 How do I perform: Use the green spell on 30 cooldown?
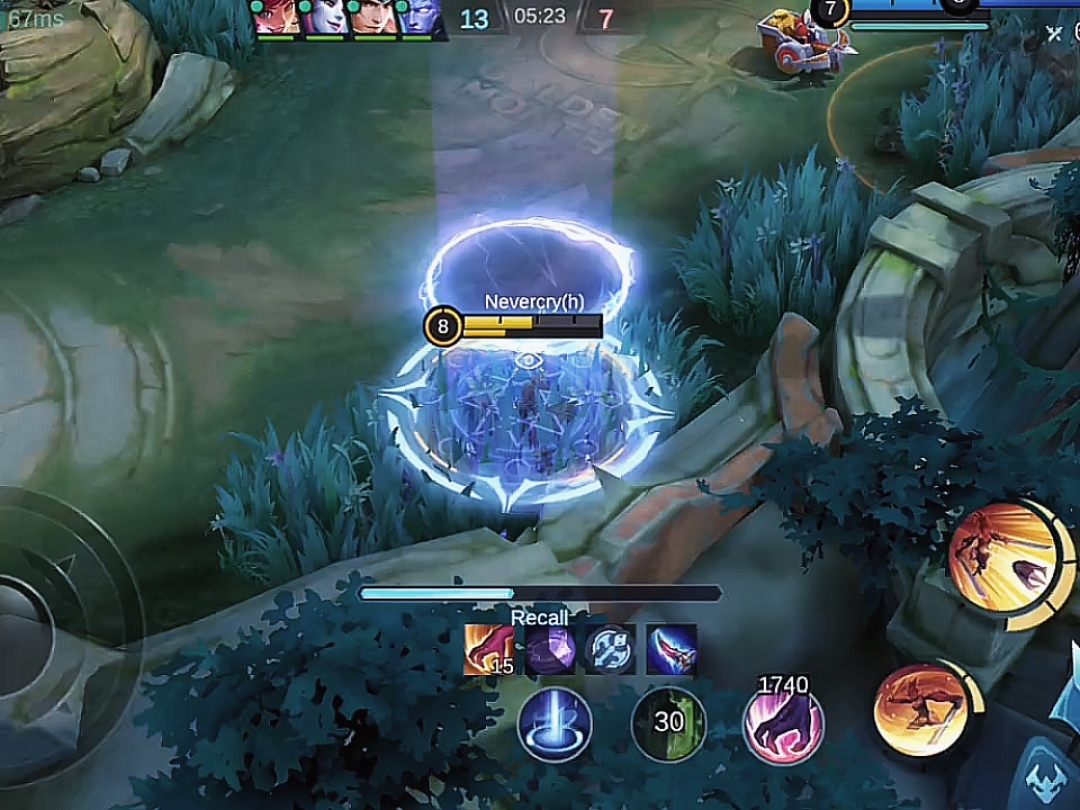(668, 724)
